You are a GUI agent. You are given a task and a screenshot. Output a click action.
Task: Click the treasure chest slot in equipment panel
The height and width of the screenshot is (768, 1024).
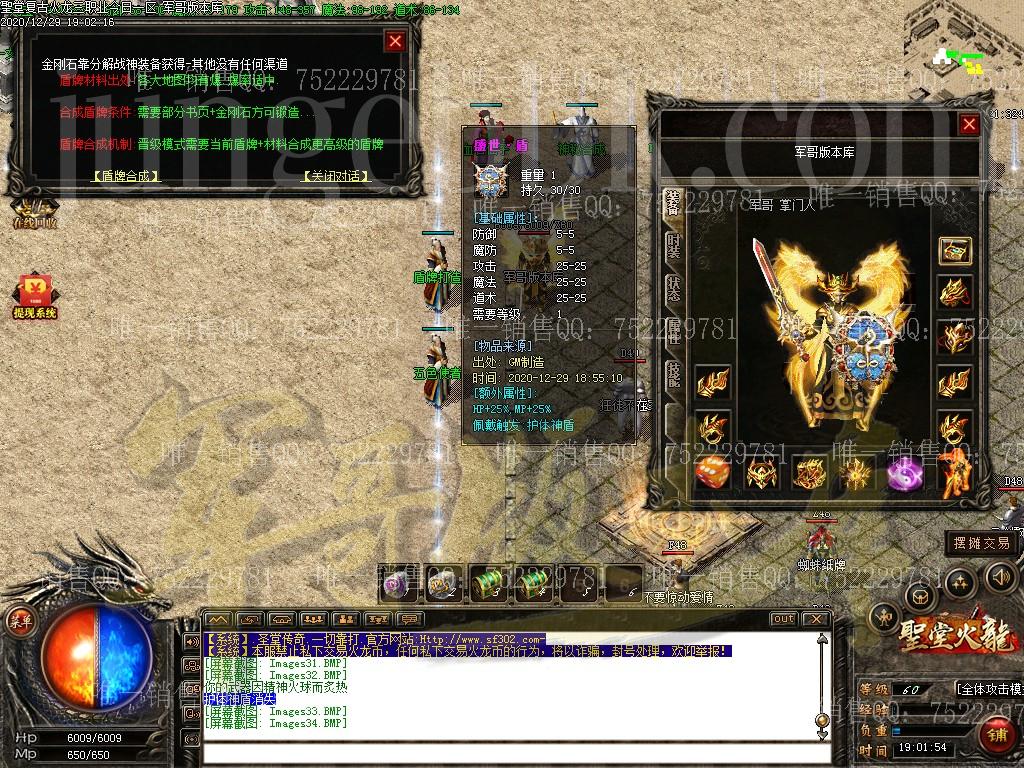(x=955, y=250)
